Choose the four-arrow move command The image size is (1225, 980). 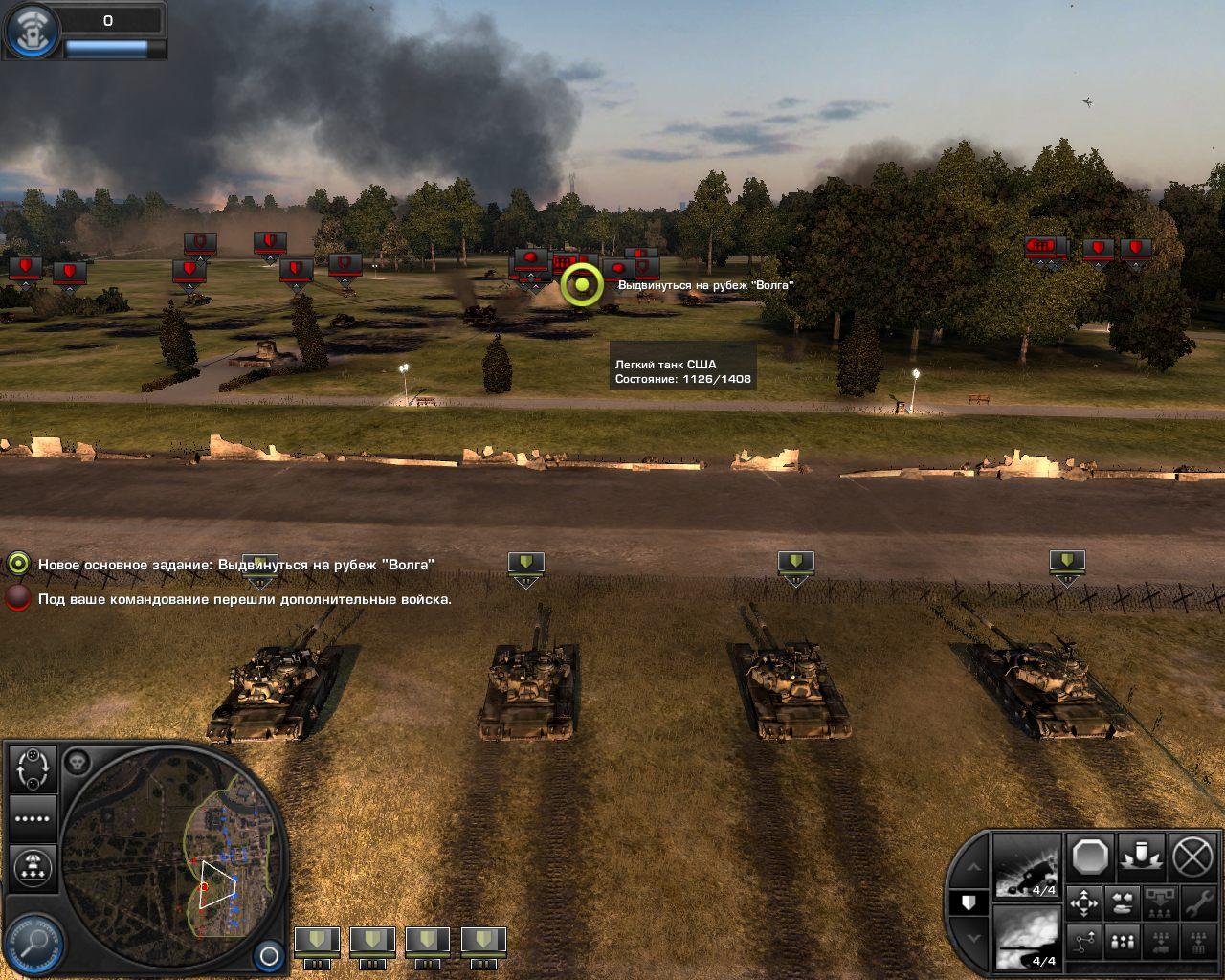click(x=1083, y=902)
